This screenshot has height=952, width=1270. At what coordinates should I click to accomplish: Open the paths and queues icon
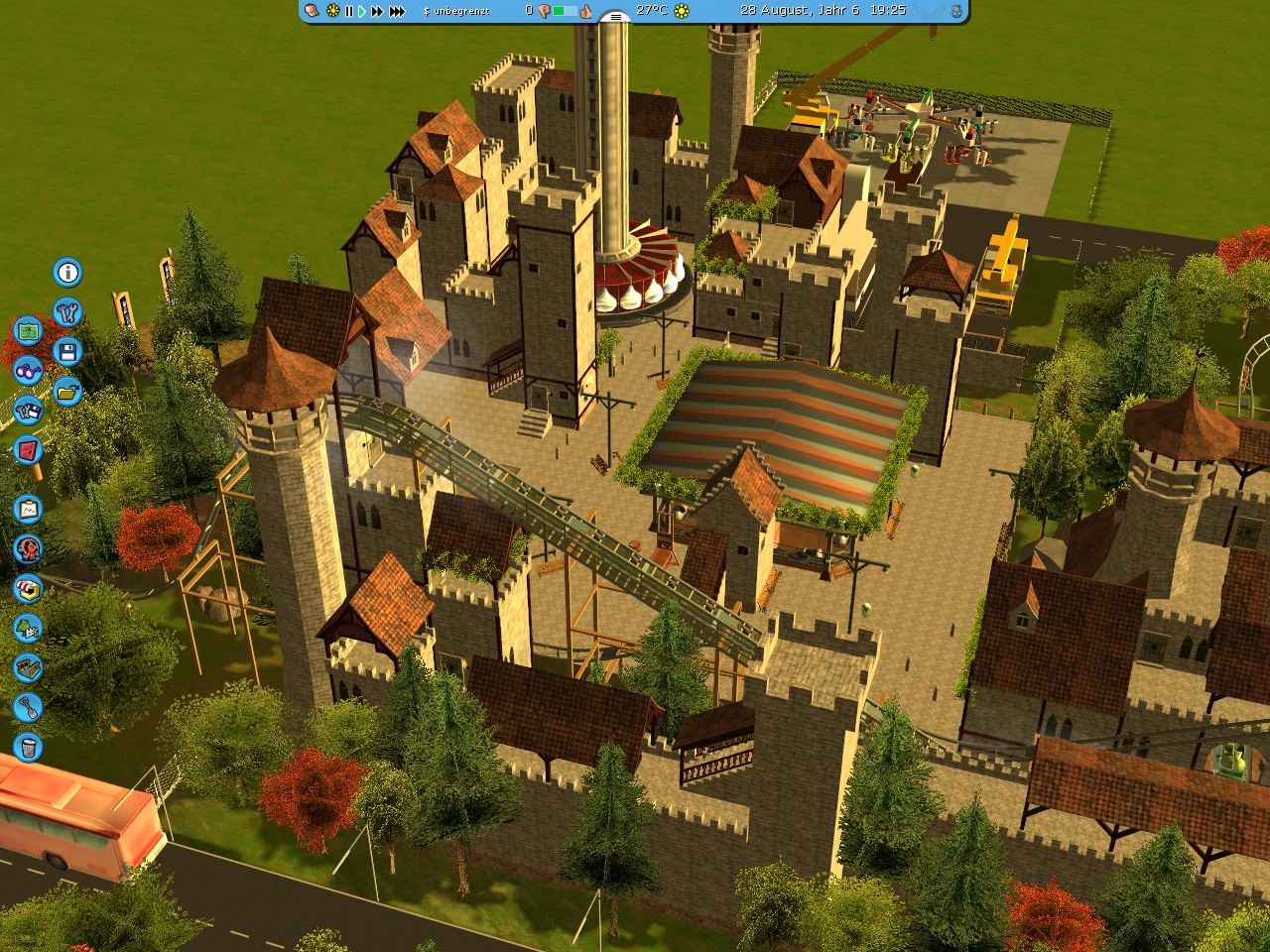28,667
